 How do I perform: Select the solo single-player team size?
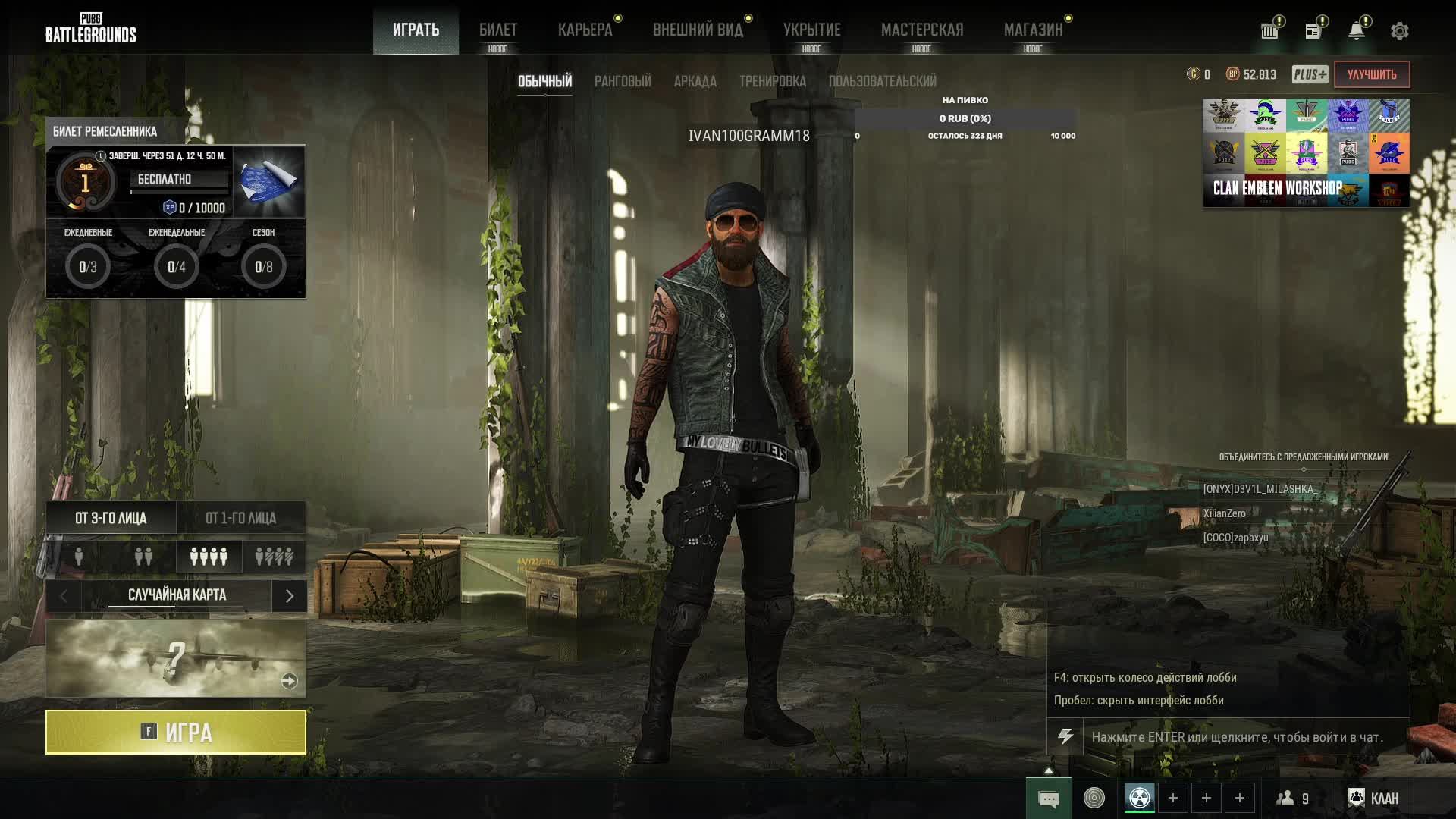point(79,557)
